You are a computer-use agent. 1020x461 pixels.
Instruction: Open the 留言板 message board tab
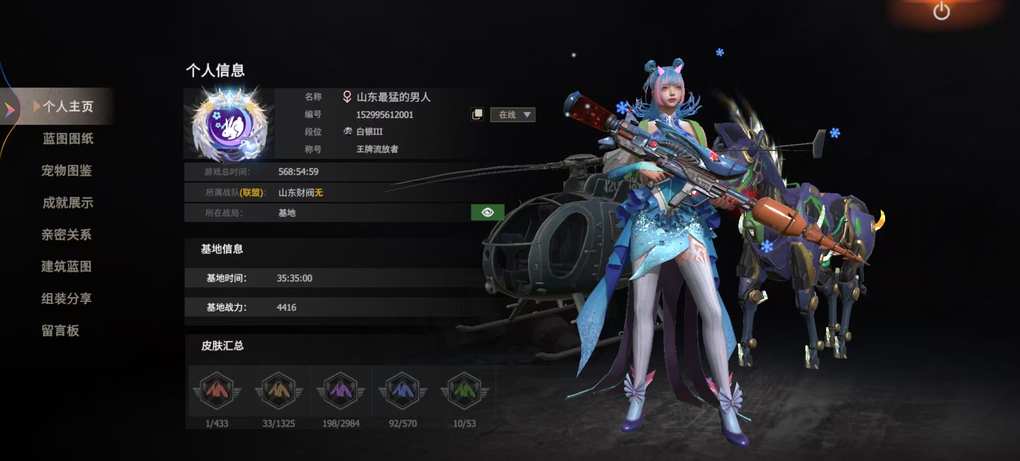[60, 330]
